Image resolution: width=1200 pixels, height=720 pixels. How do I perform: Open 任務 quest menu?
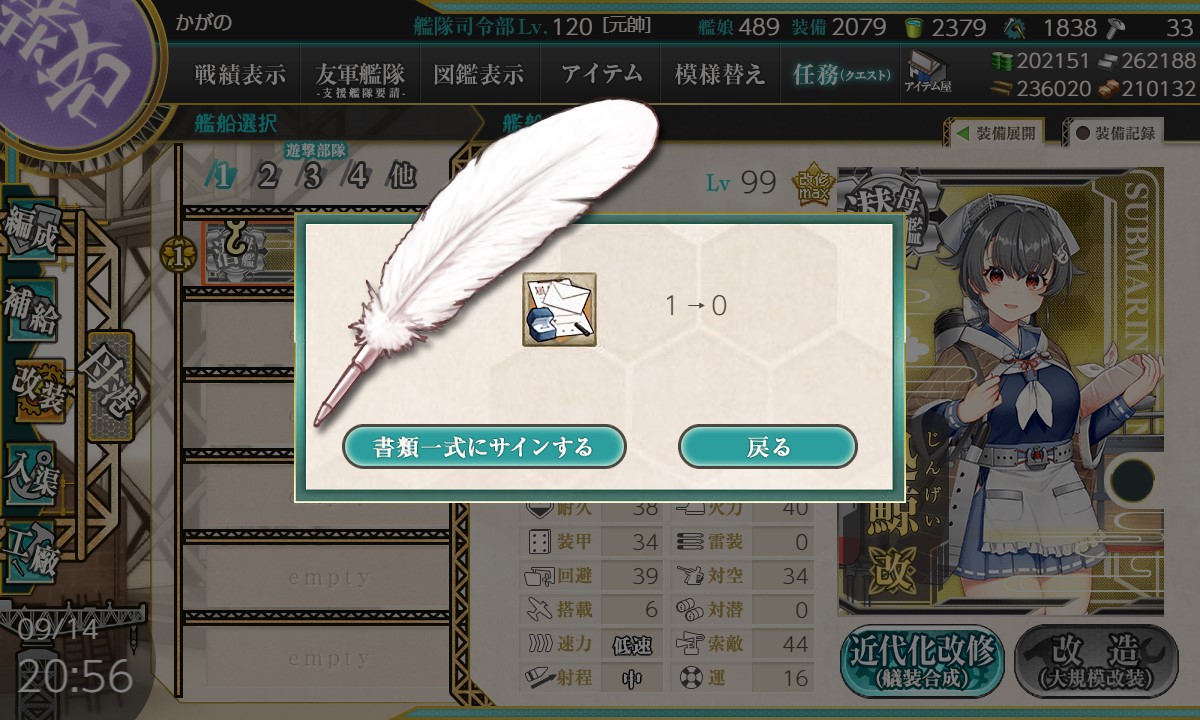coord(840,74)
